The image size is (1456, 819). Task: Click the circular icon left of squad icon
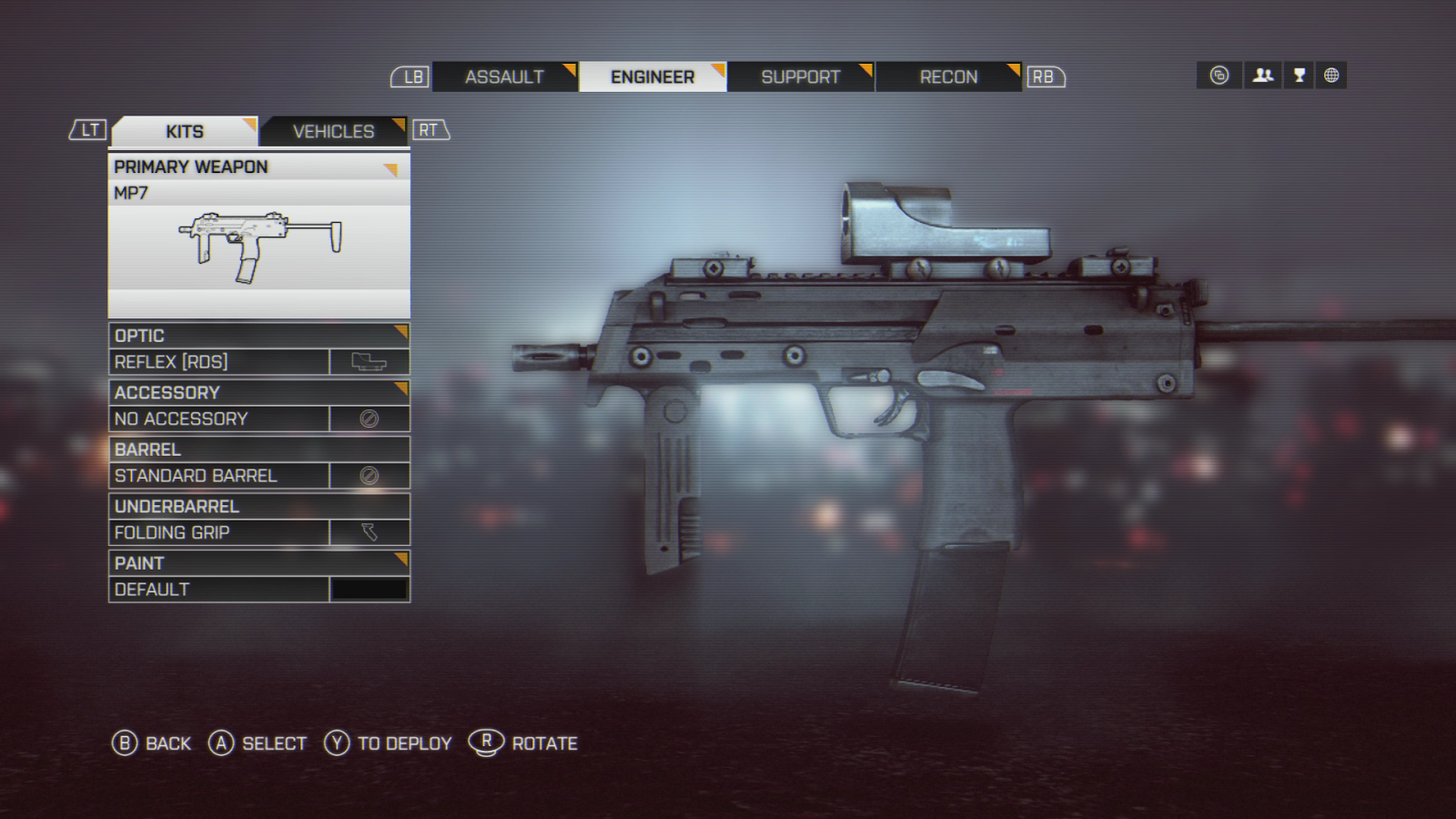[x=1219, y=76]
